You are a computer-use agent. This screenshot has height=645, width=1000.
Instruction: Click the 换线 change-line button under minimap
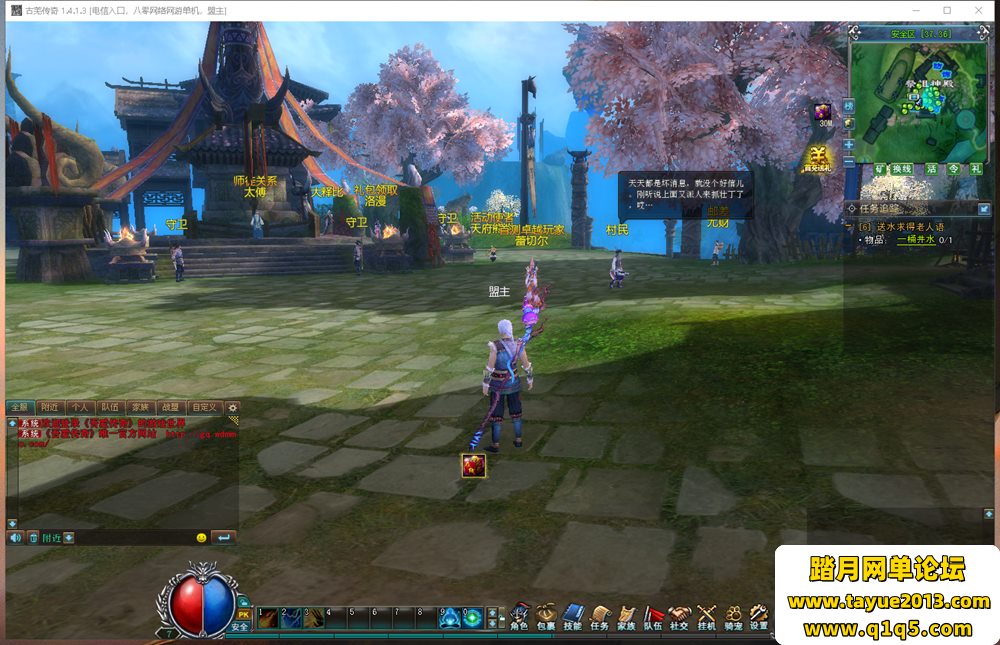[903, 169]
